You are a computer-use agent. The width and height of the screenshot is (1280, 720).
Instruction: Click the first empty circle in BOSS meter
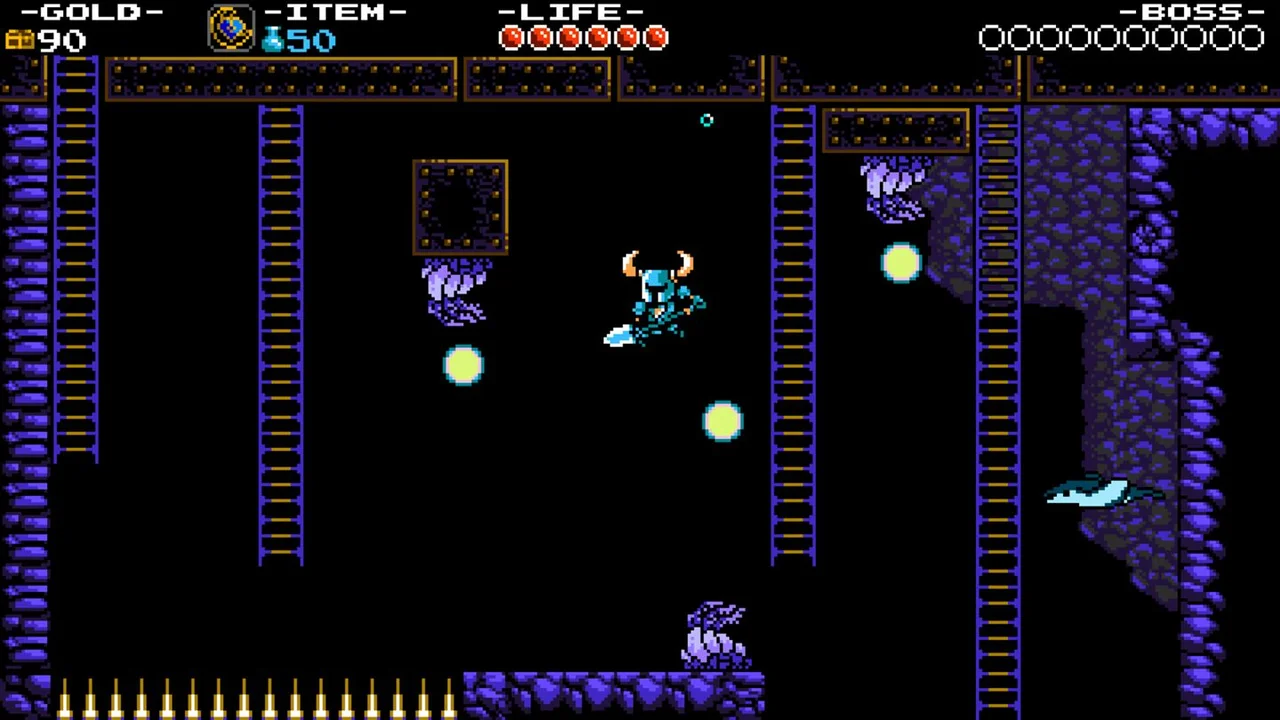991,38
